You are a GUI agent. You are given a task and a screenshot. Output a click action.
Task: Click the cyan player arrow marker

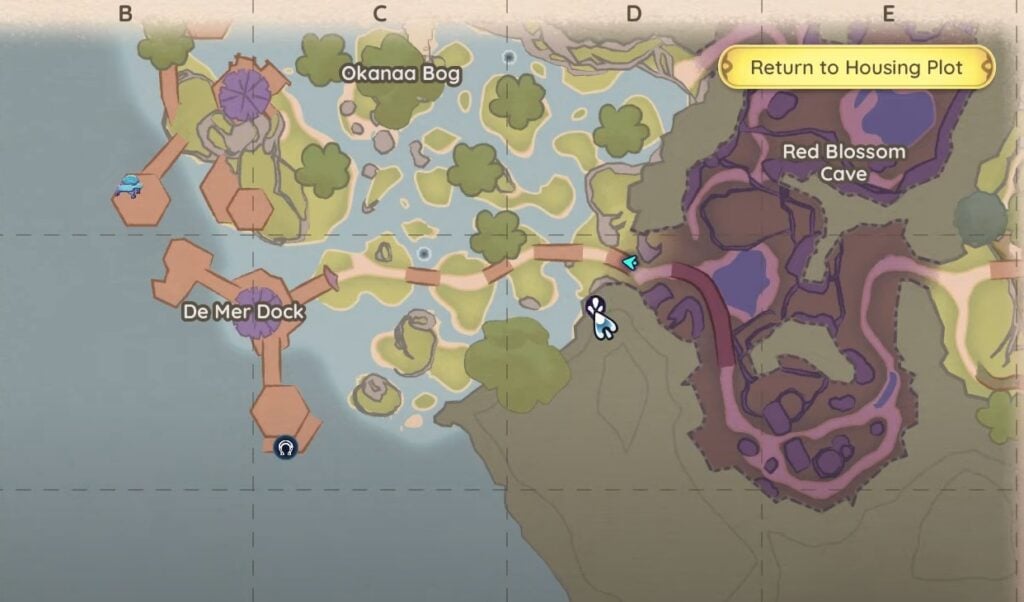pyautogui.click(x=630, y=262)
